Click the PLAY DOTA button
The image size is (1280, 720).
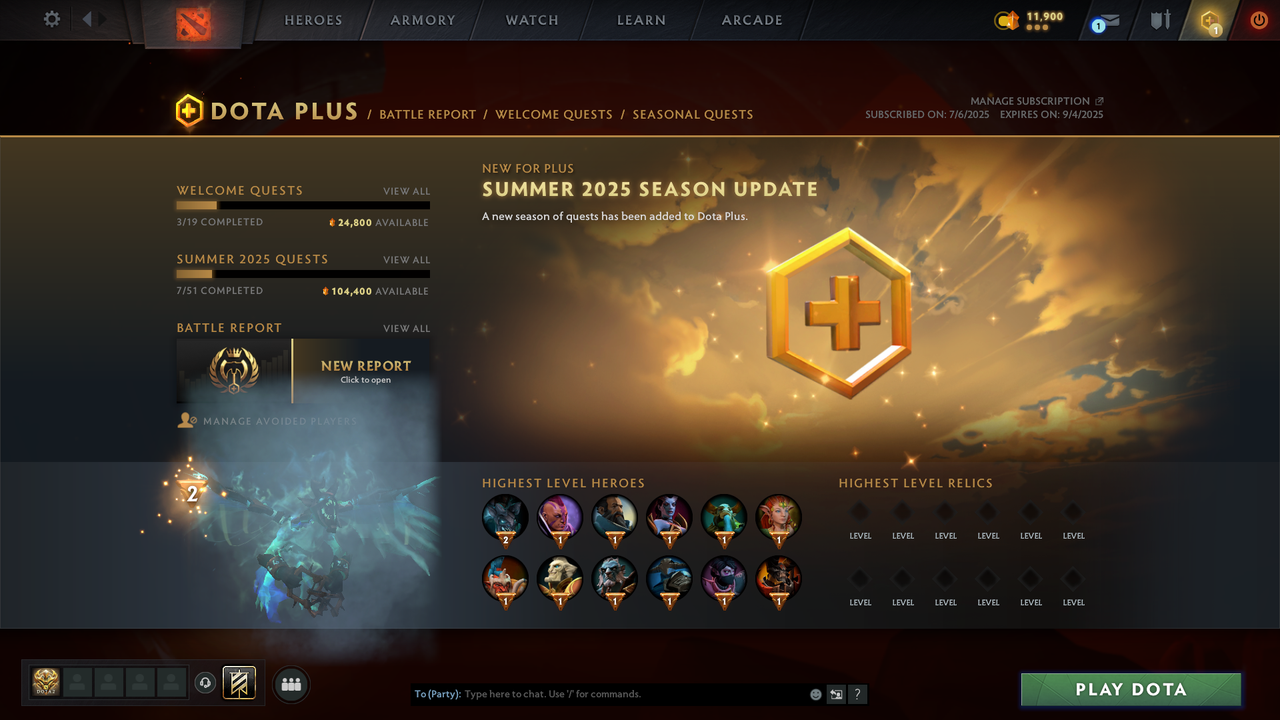pos(1130,689)
